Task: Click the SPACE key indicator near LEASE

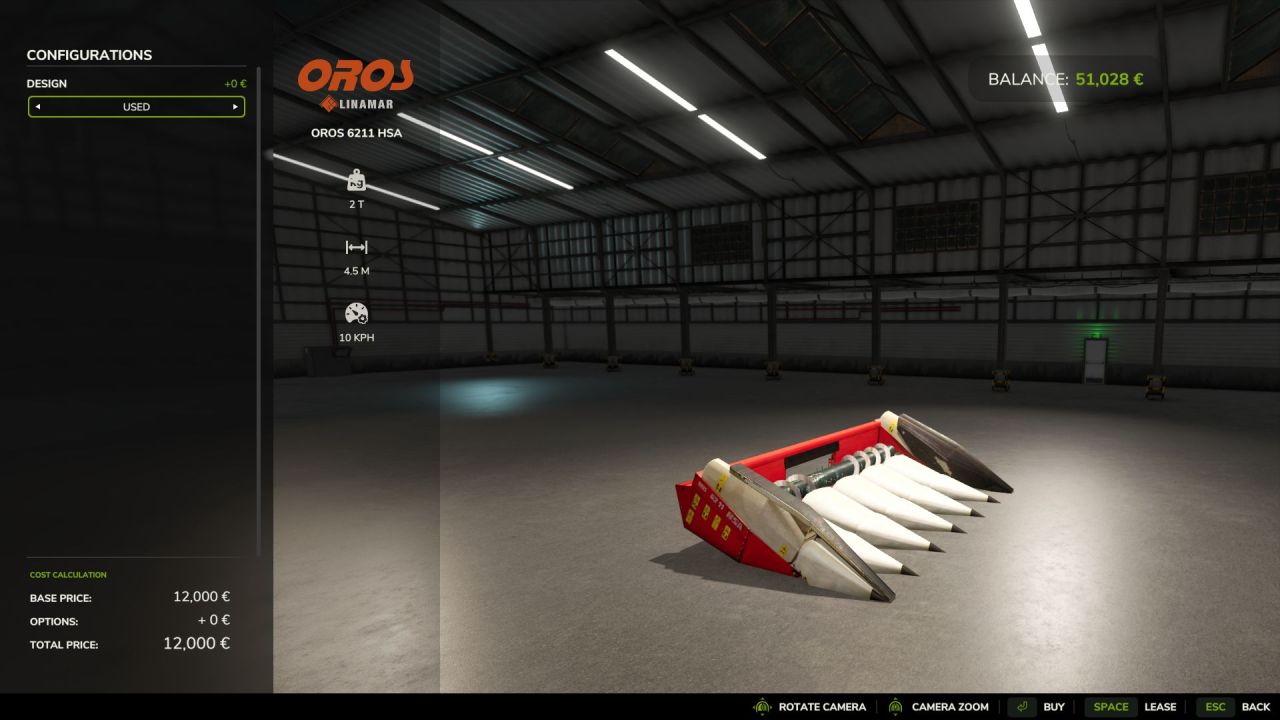Action: pos(1112,706)
